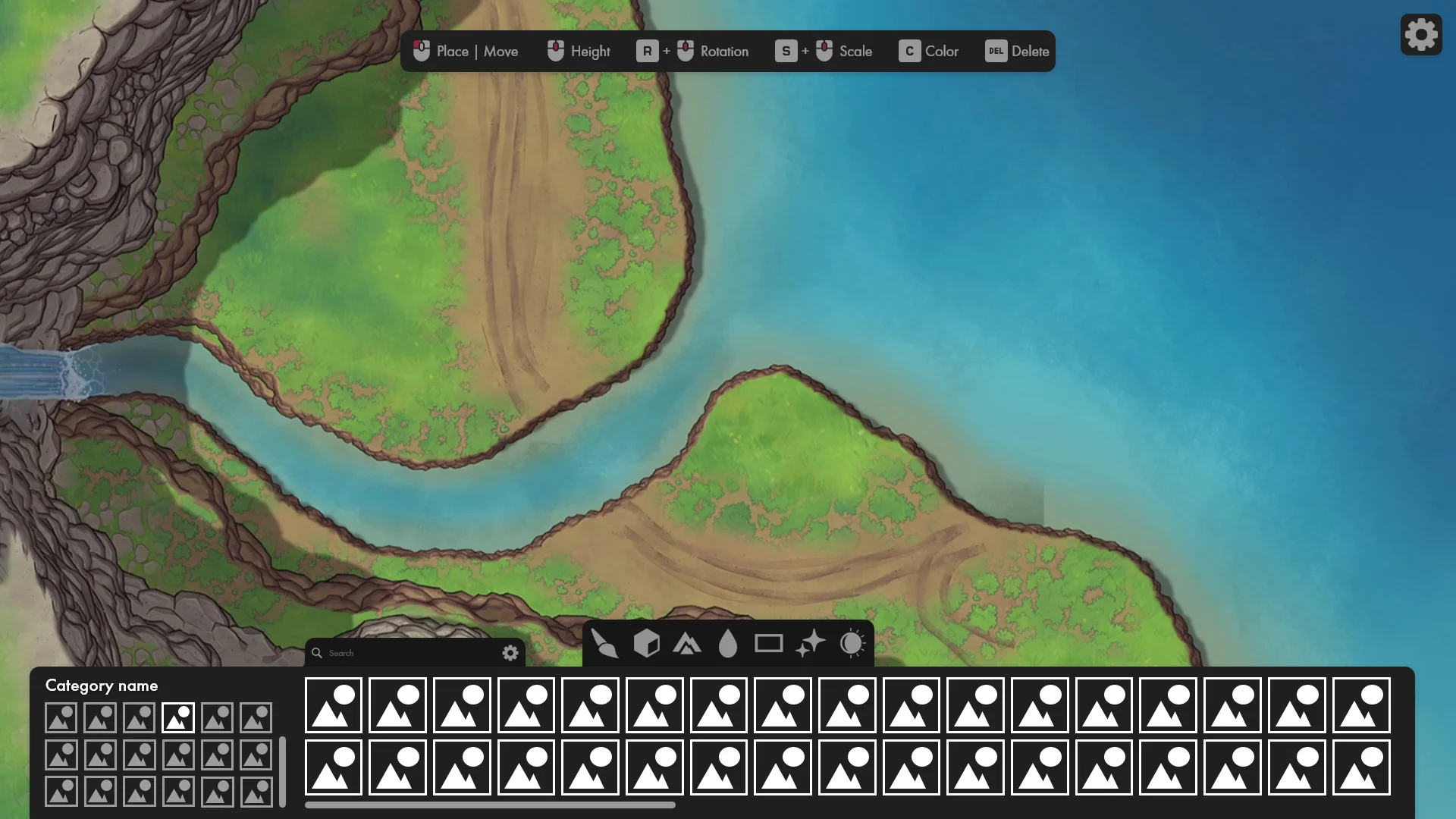The height and width of the screenshot is (819, 1456).
Task: Open the Effects sparkles tool
Action: click(x=810, y=644)
